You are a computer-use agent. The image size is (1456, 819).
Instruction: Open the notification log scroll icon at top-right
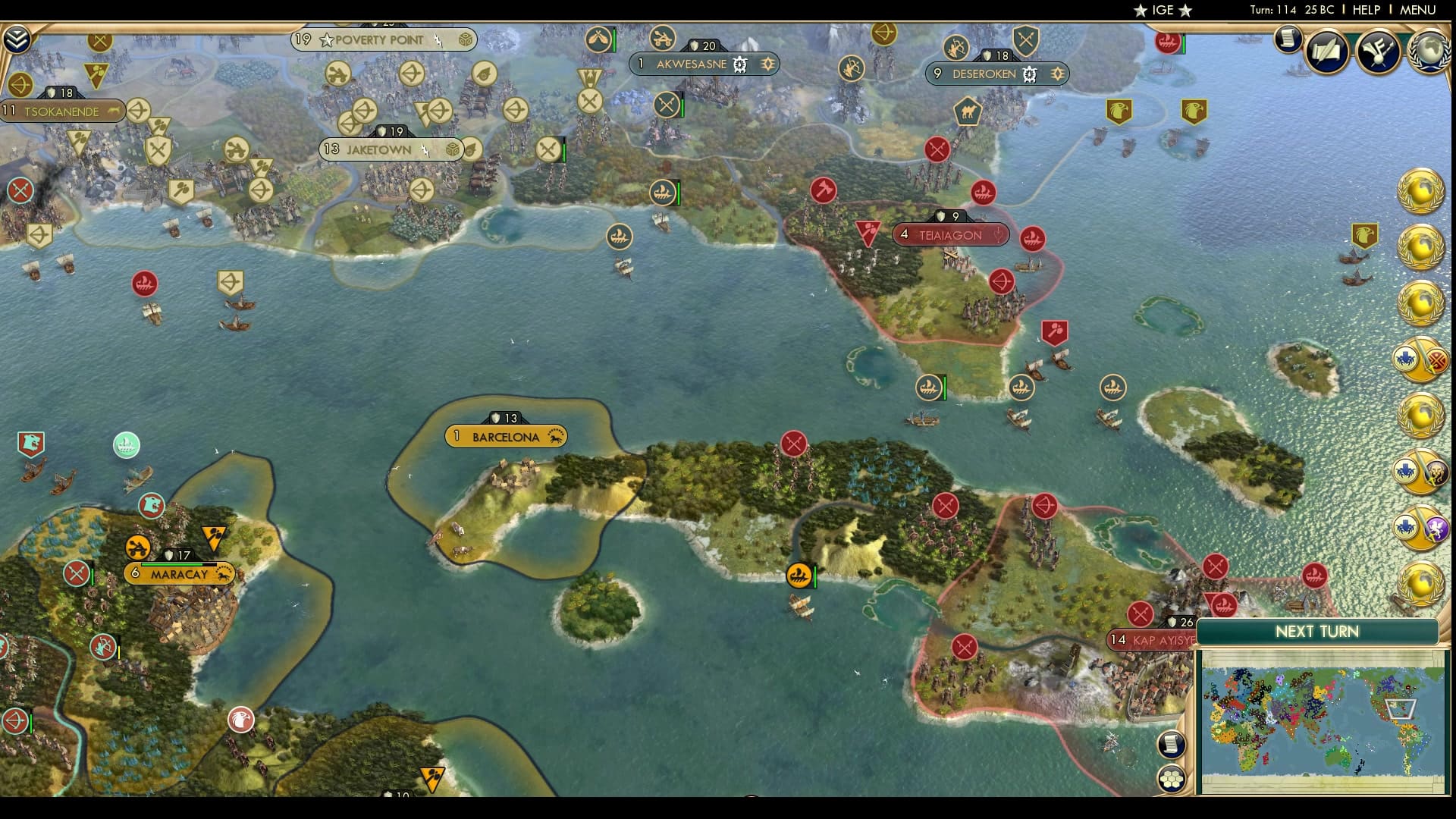pos(1287,40)
